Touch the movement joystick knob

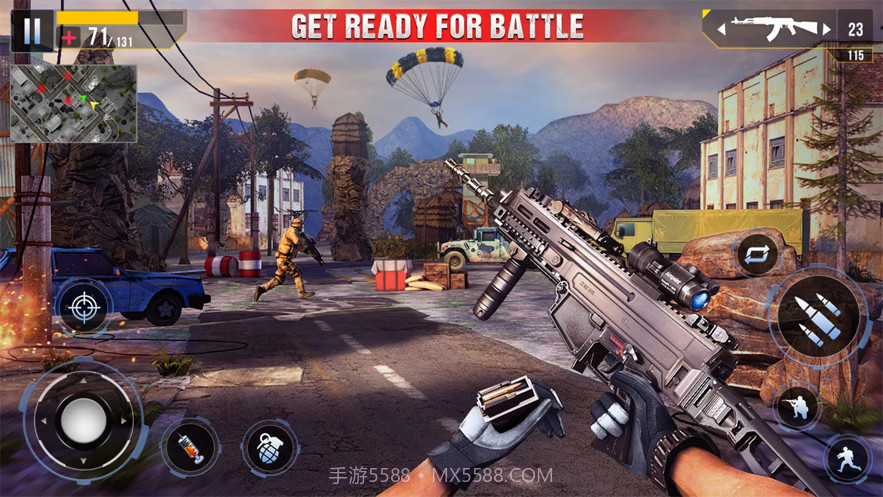click(x=84, y=419)
